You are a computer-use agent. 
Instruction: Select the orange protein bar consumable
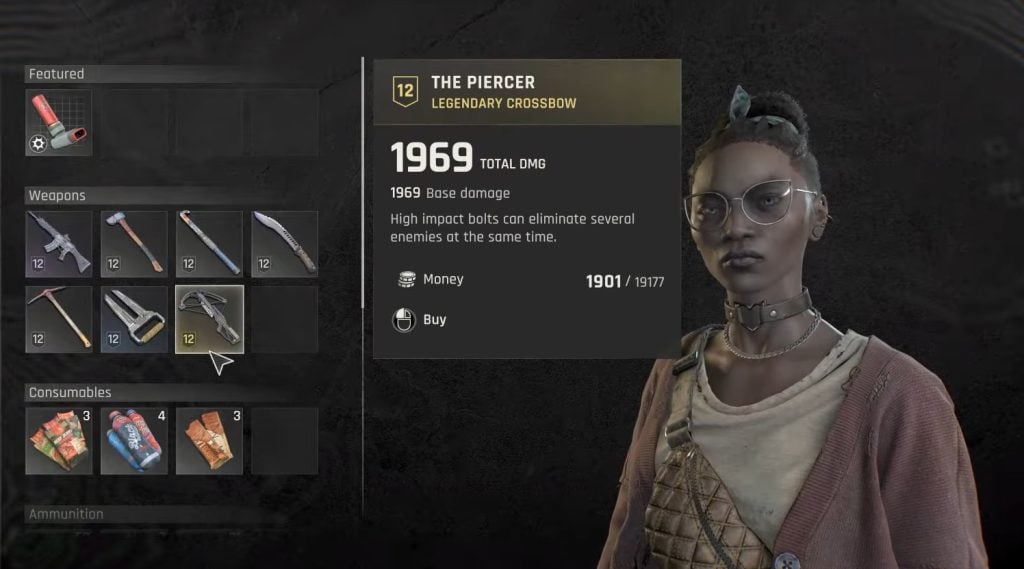(209, 440)
